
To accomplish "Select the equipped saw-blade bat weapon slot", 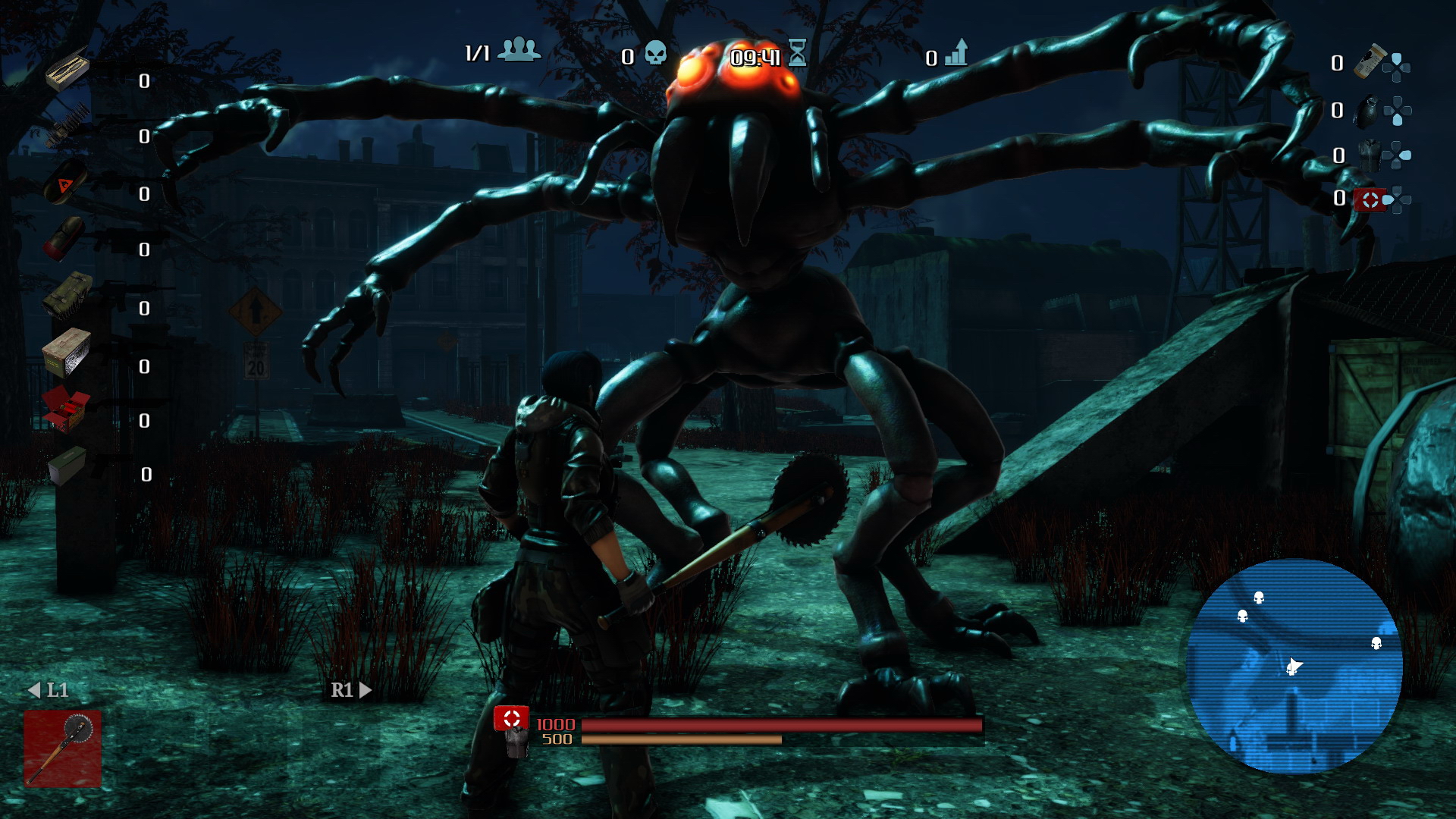I will (62, 748).
